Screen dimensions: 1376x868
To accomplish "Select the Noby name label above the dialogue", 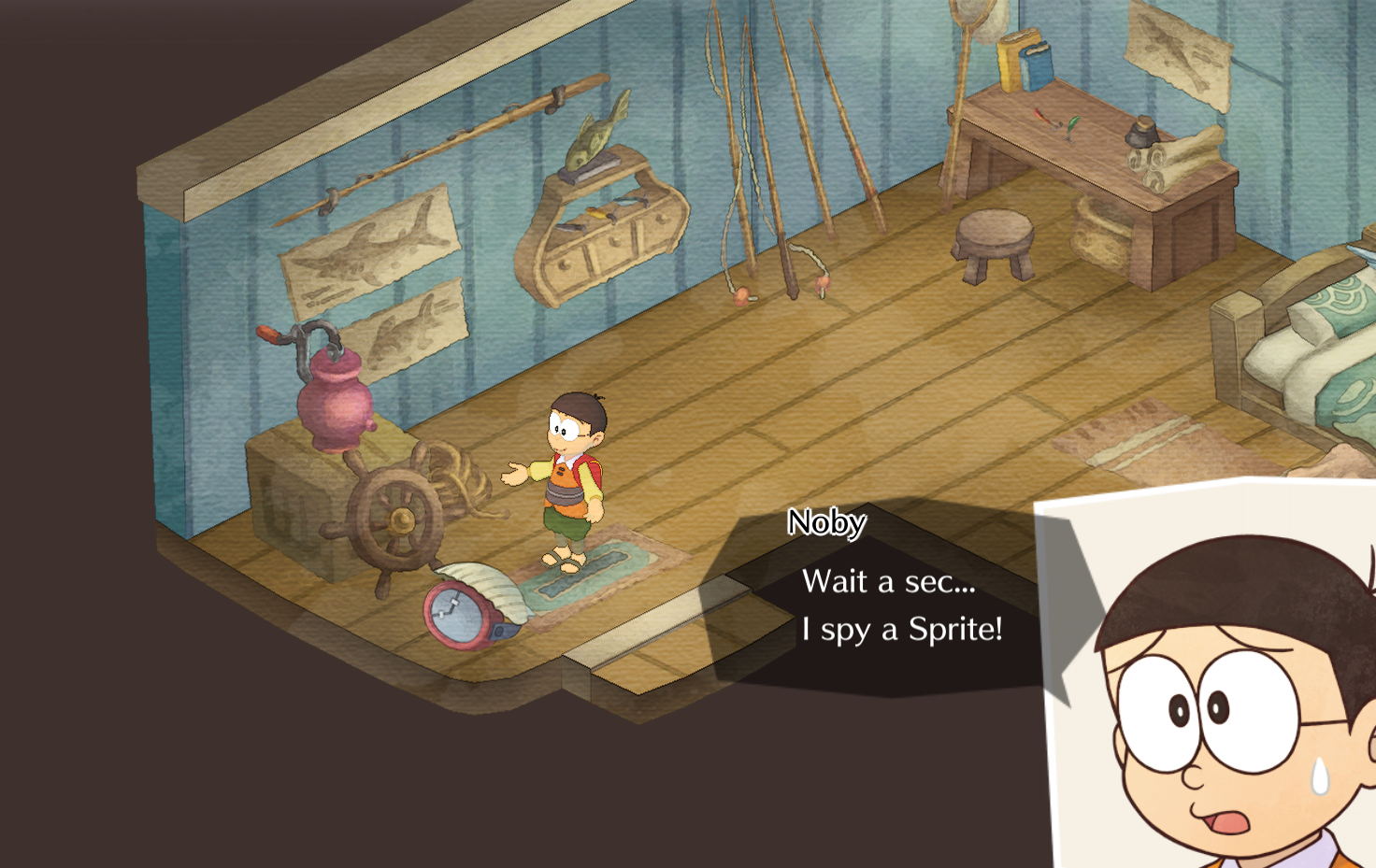I will [826, 521].
